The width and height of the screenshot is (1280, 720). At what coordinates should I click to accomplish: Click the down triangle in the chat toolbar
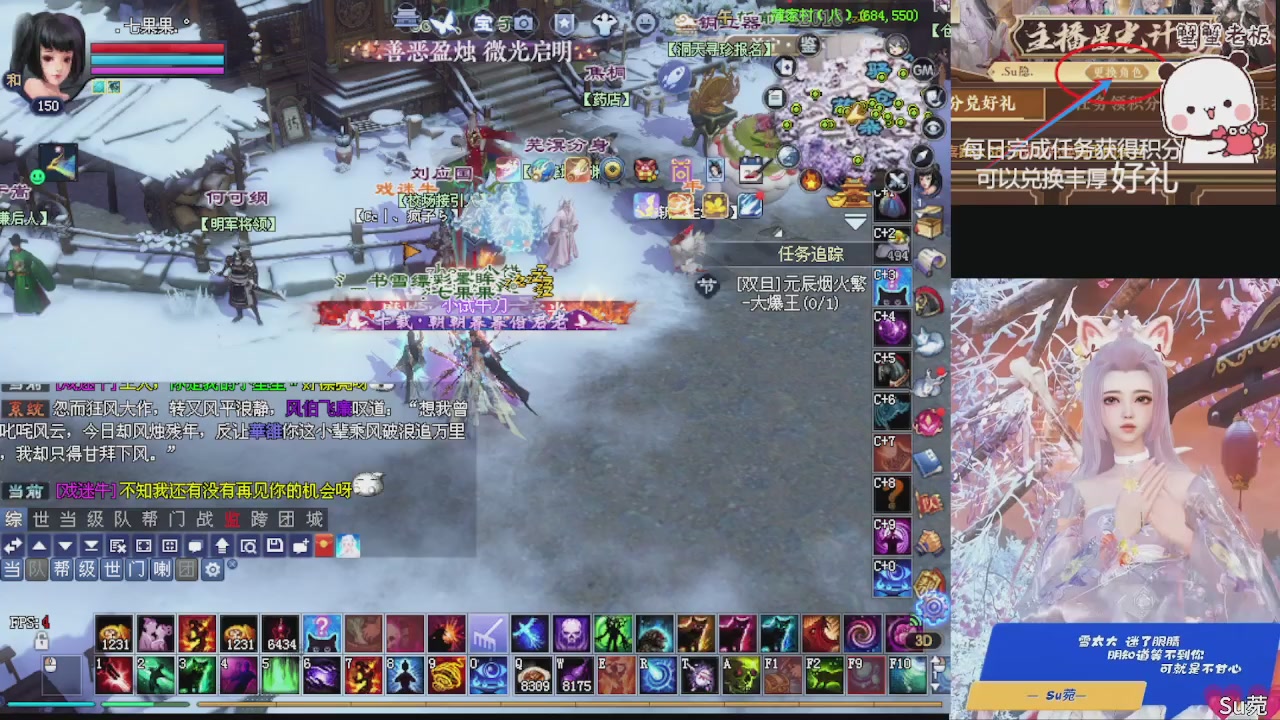pyautogui.click(x=64, y=545)
